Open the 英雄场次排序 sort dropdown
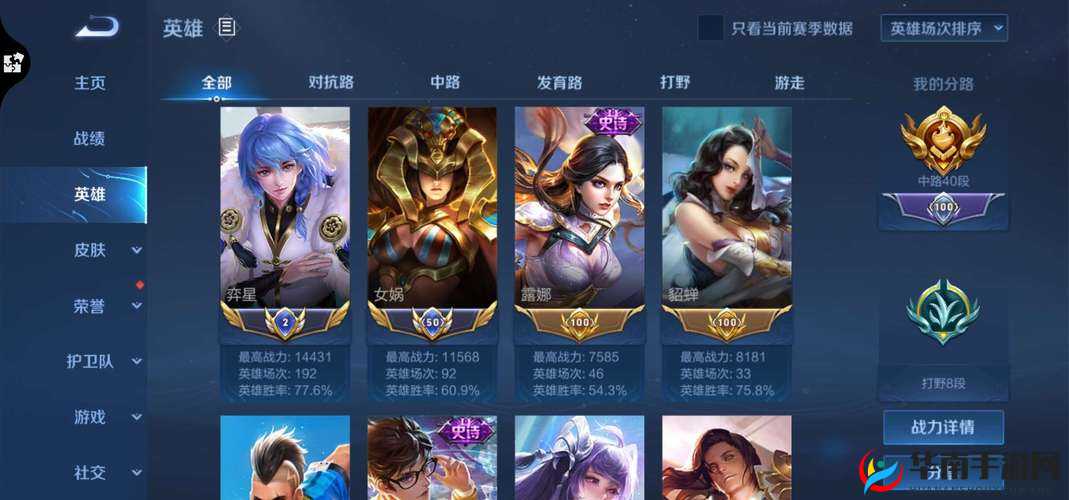This screenshot has width=1069, height=500. point(943,28)
